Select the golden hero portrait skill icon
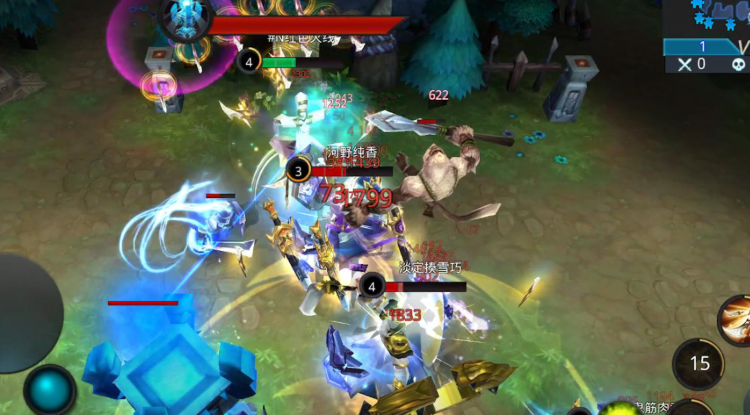This screenshot has height=415, width=750. tap(736, 321)
